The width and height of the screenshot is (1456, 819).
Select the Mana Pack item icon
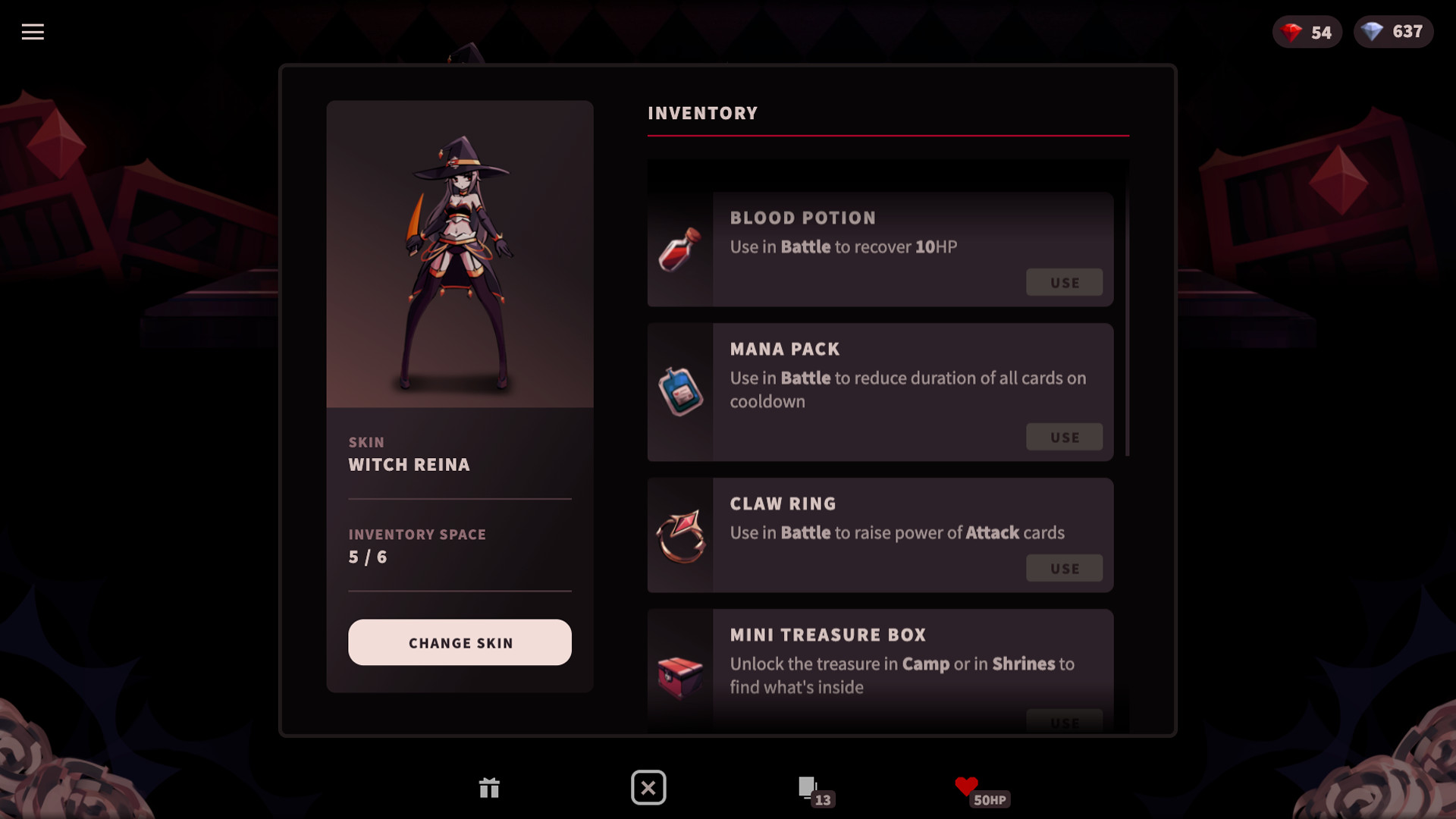(680, 391)
